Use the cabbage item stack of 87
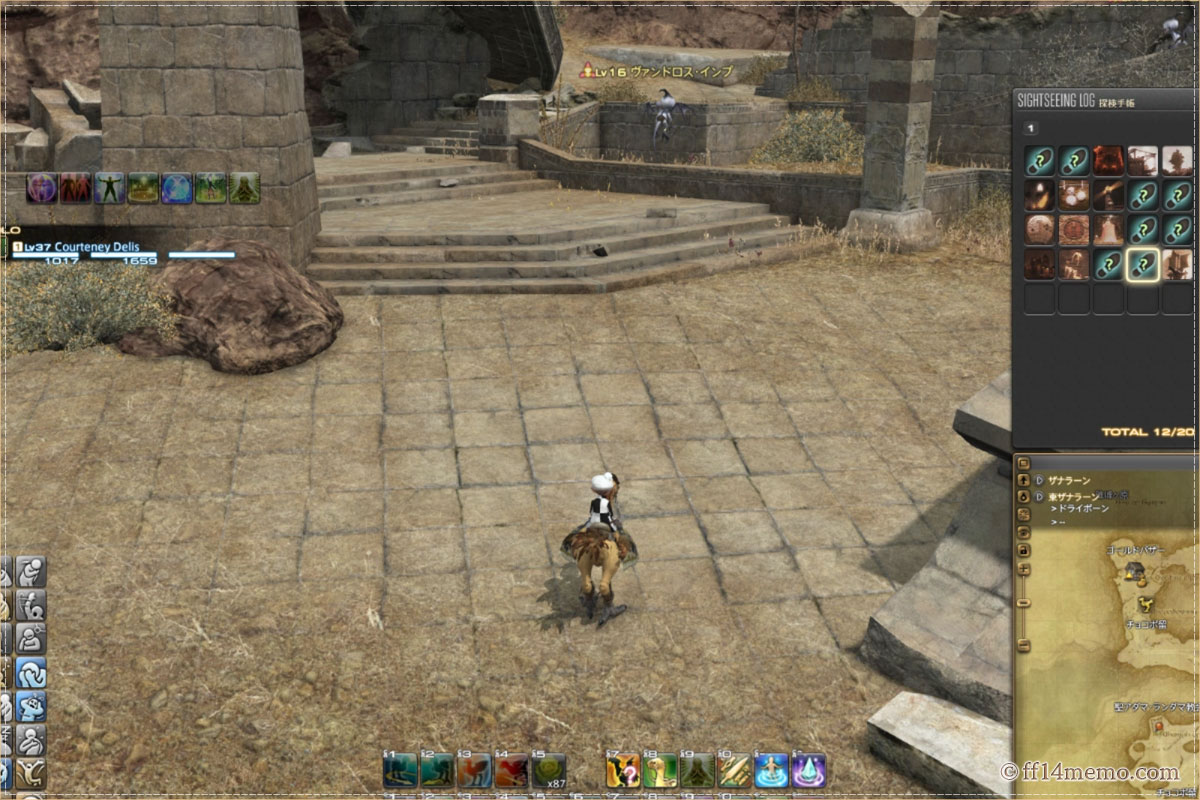The width and height of the screenshot is (1200, 800). click(x=548, y=770)
